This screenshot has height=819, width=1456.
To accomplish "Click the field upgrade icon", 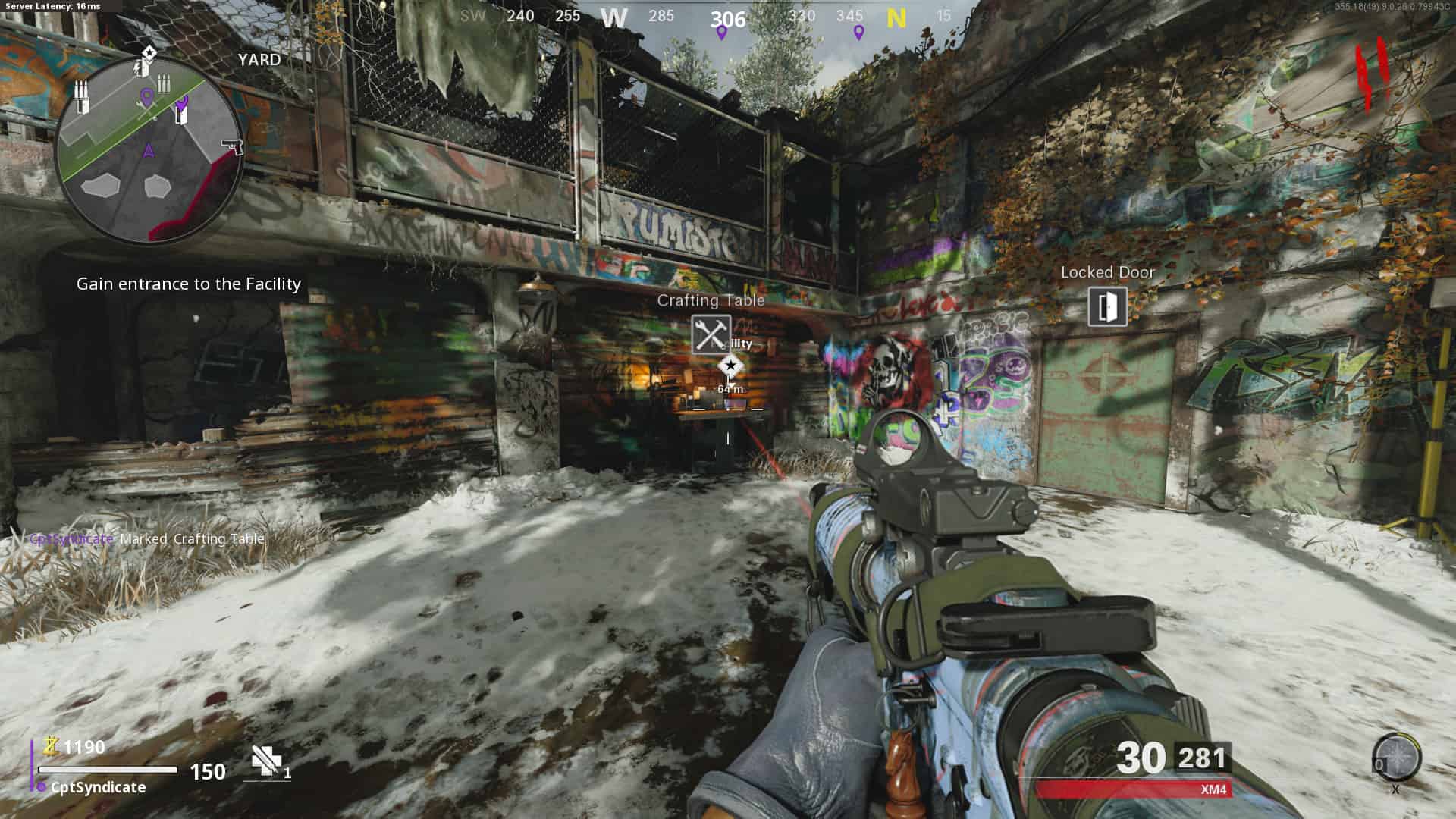I will coord(1396,758).
